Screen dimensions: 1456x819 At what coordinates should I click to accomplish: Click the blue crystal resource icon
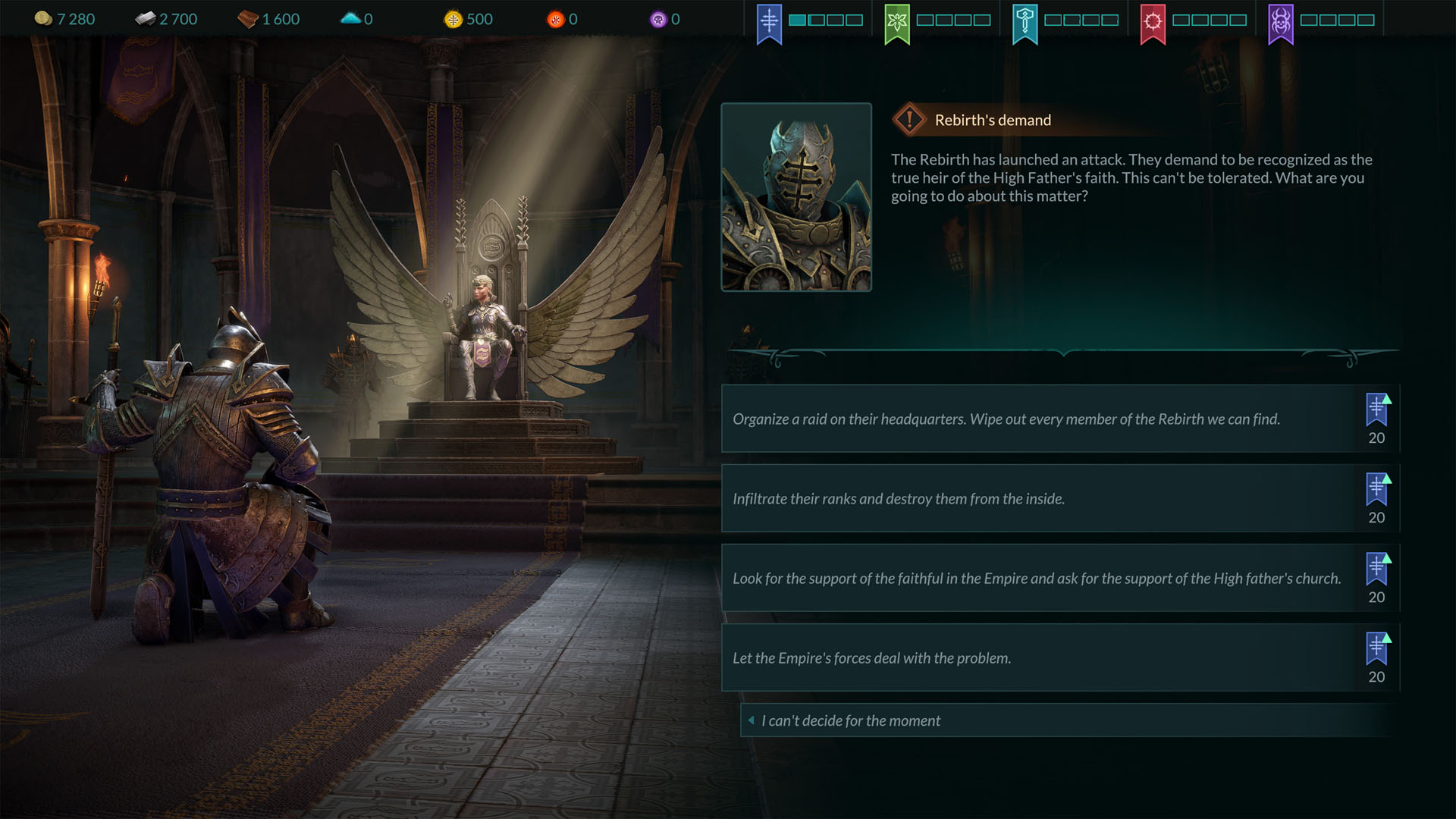click(x=351, y=17)
